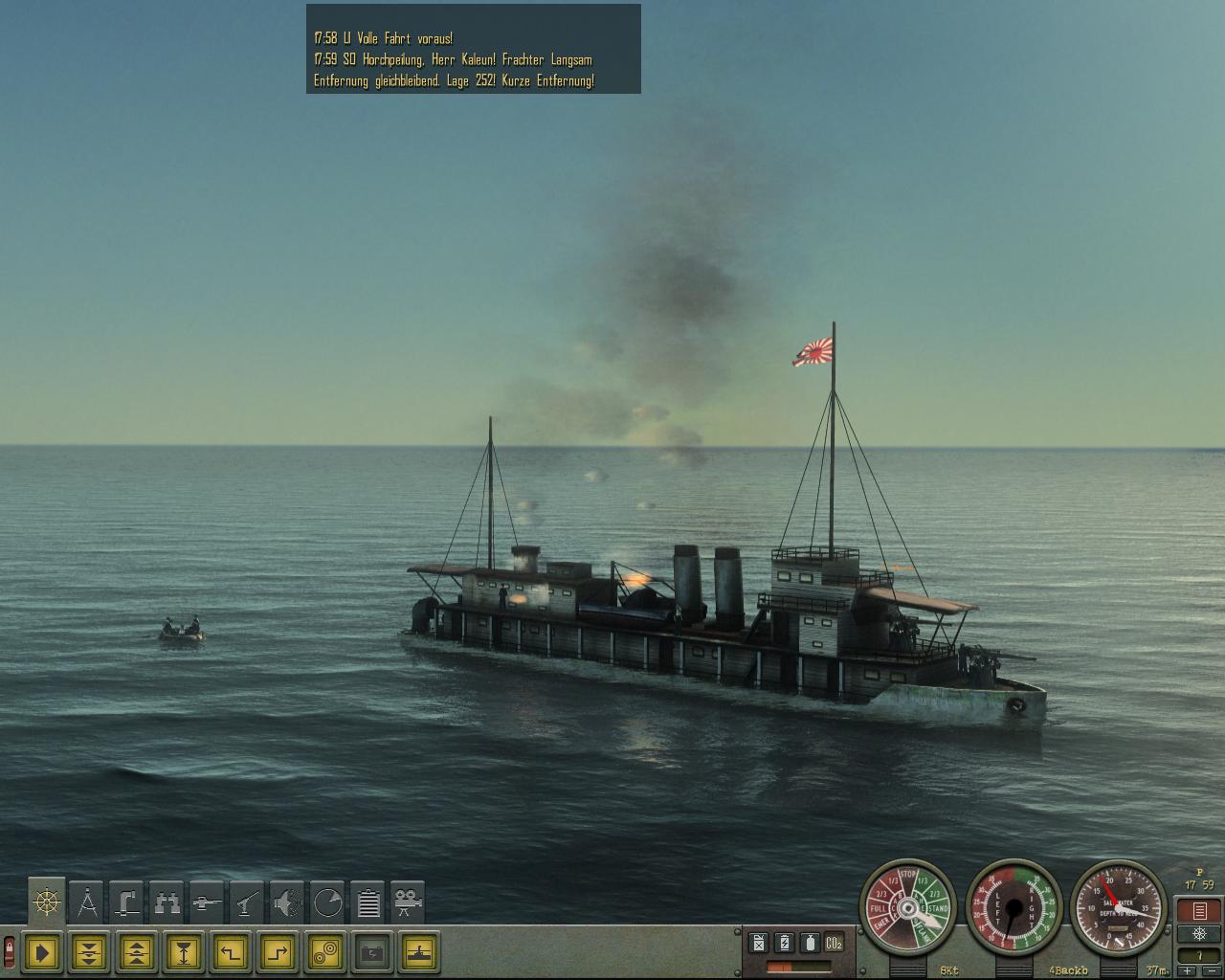Open the navigation compass divider tab
The image size is (1225, 980).
[87, 902]
